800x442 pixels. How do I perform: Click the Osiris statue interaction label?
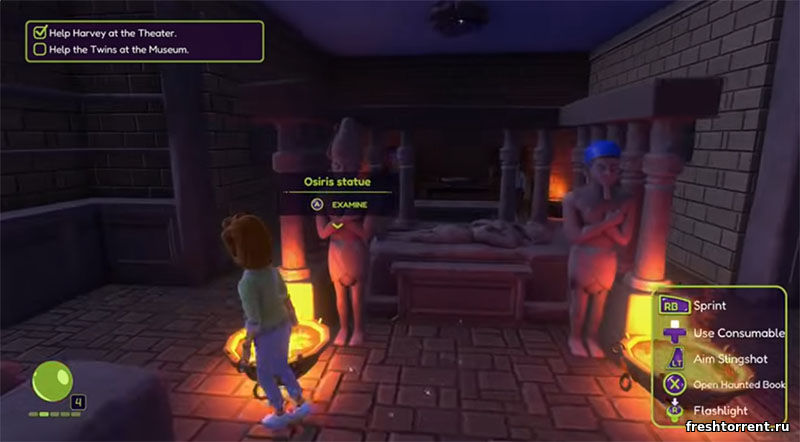(337, 182)
